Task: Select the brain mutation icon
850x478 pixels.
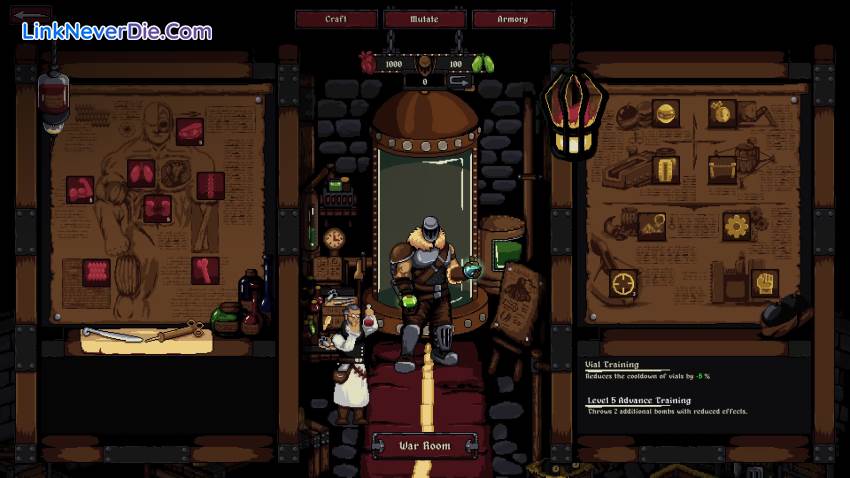Action: tap(190, 131)
